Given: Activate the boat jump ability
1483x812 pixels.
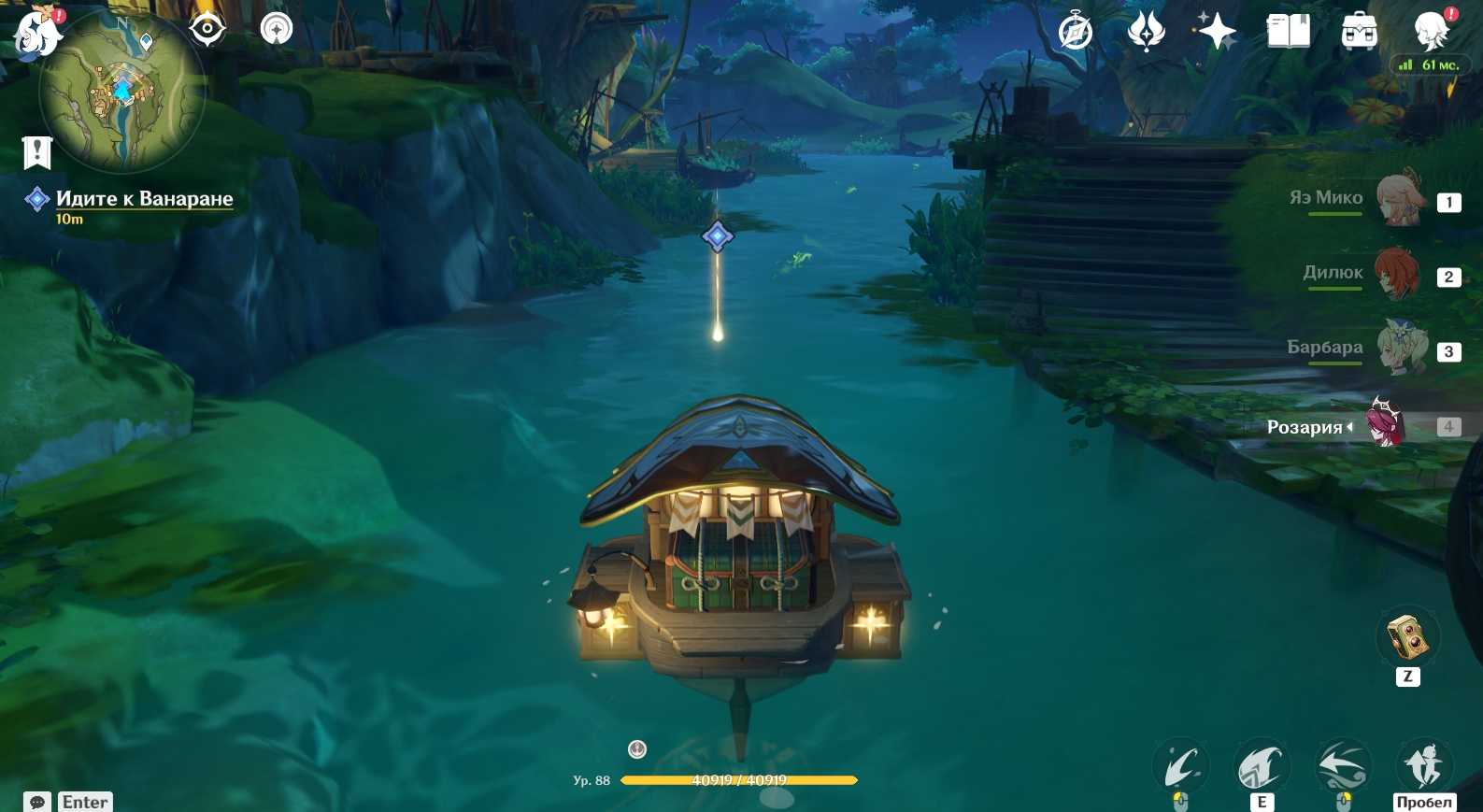Looking at the screenshot, I should point(1423,766).
